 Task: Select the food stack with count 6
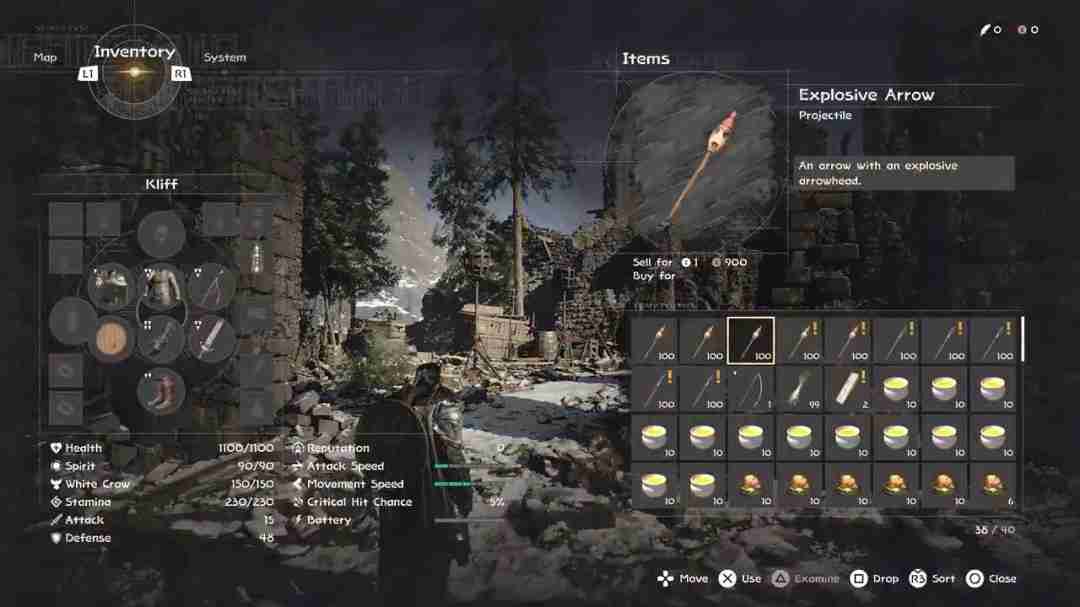pos(992,485)
